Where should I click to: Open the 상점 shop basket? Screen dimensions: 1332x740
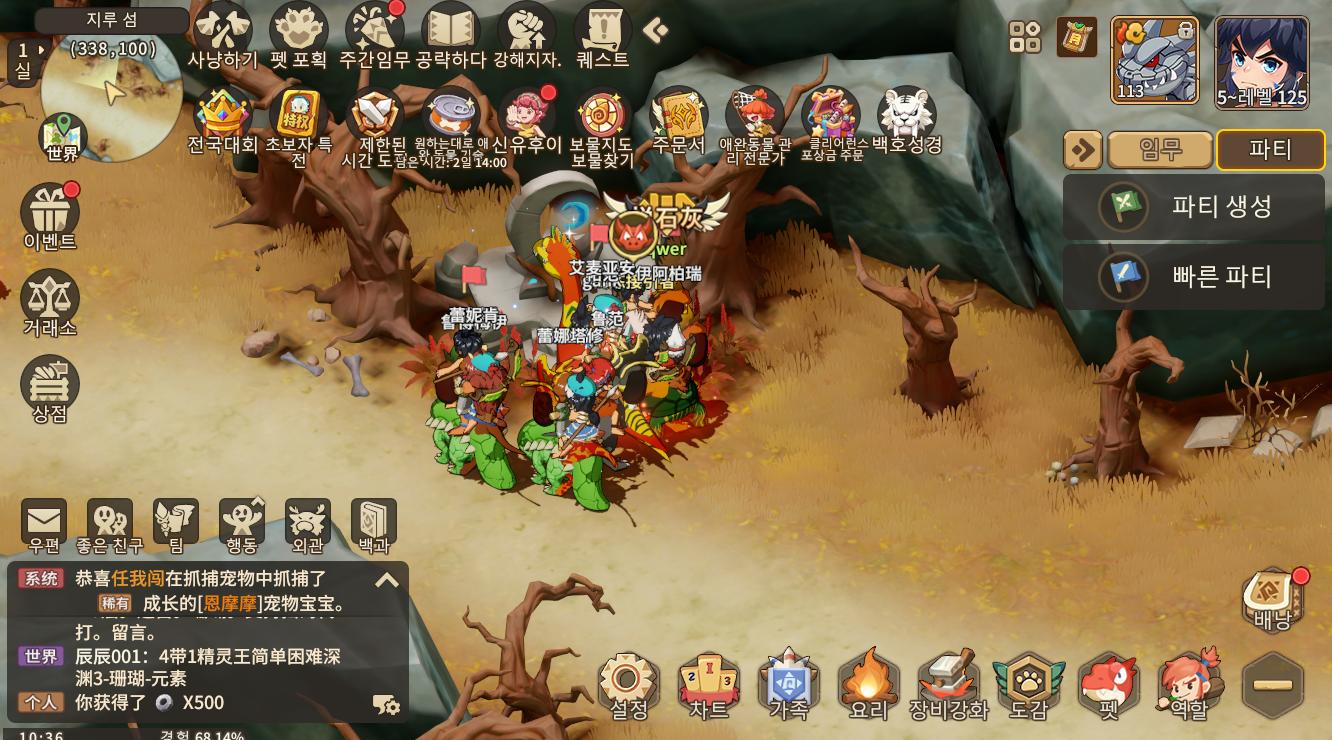tap(50, 385)
